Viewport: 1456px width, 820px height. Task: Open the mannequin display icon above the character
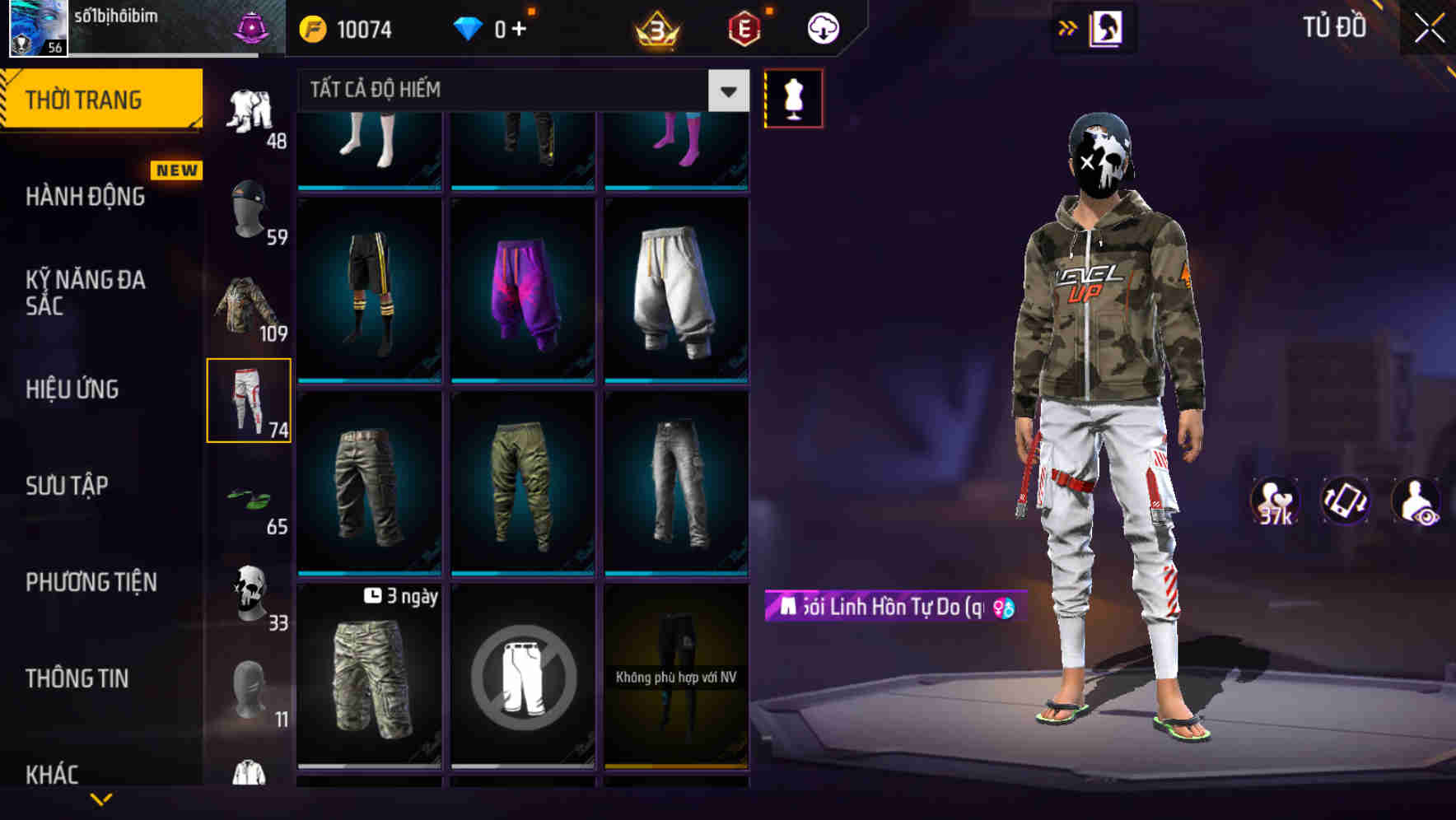click(x=793, y=97)
